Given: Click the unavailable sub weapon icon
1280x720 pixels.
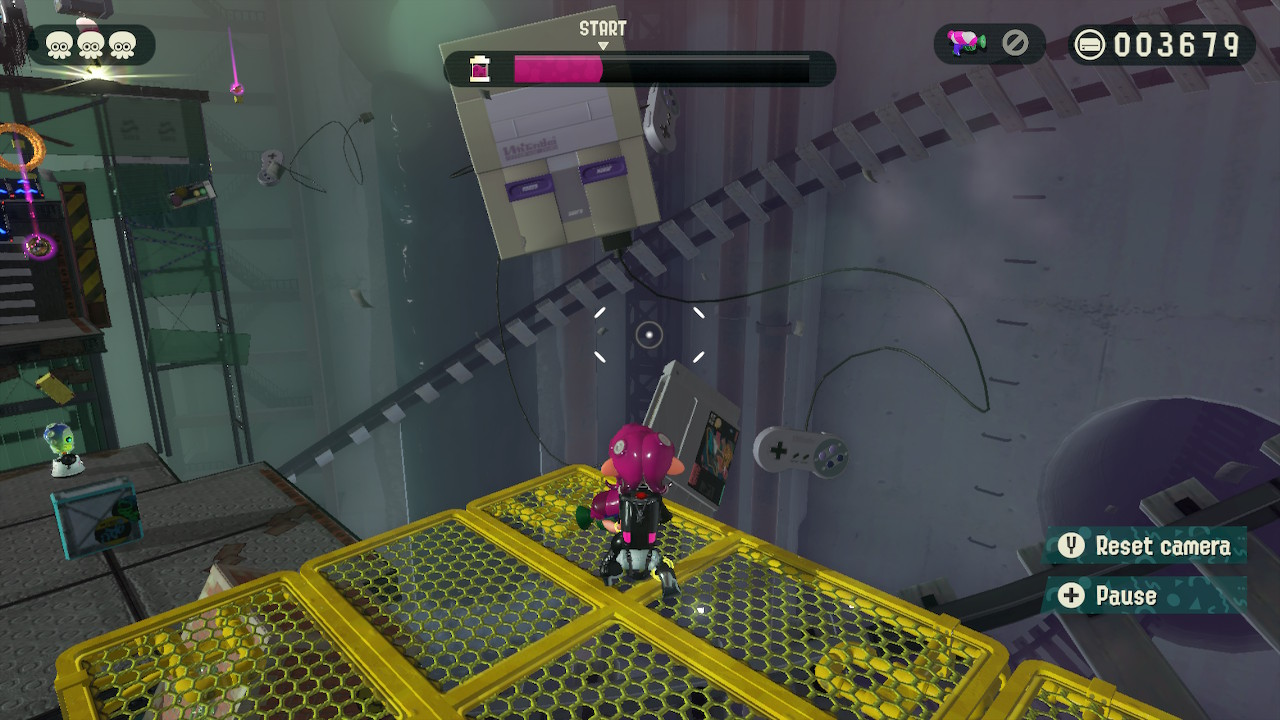Looking at the screenshot, I should click(1015, 43).
